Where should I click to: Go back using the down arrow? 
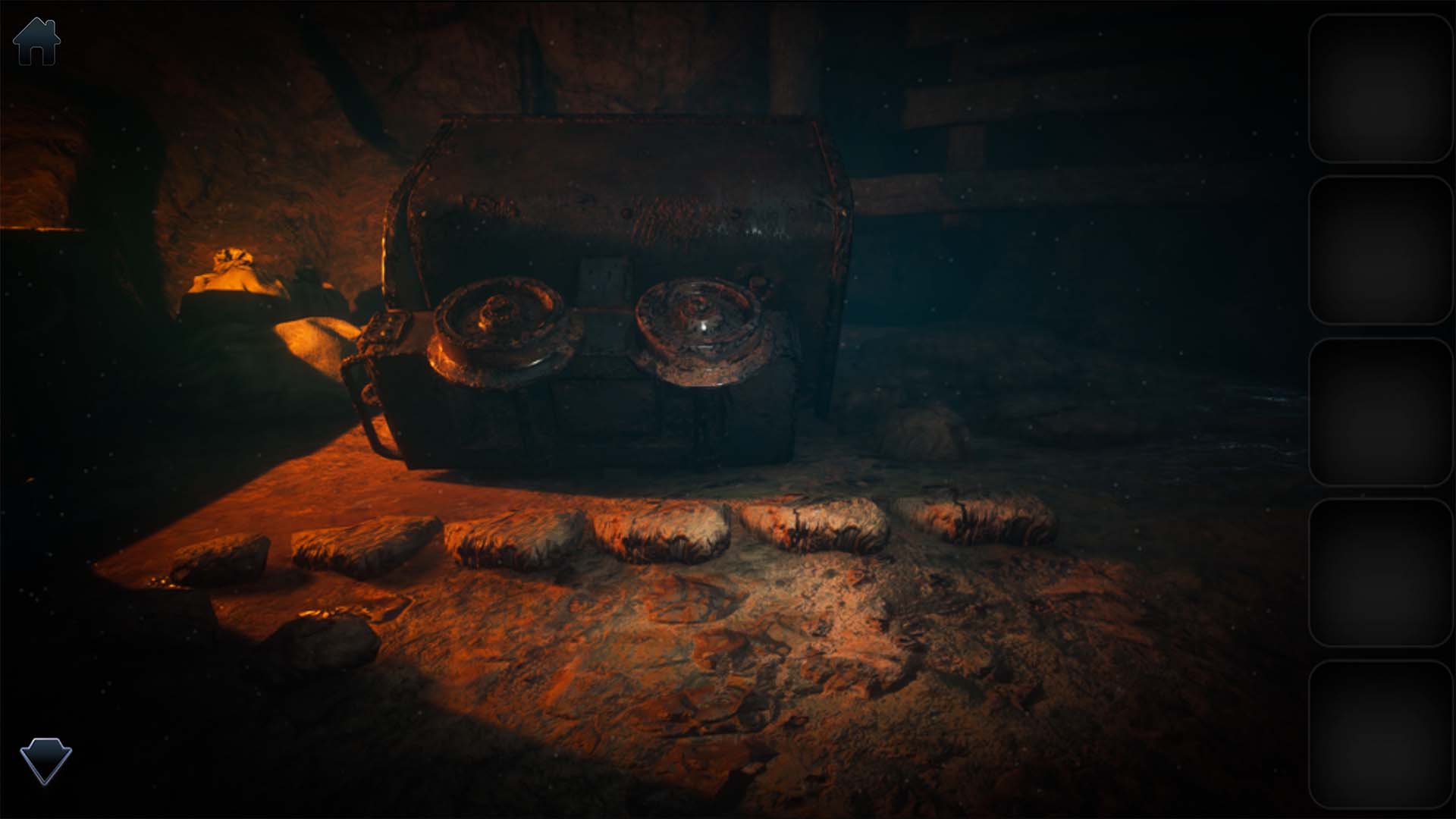tap(45, 761)
